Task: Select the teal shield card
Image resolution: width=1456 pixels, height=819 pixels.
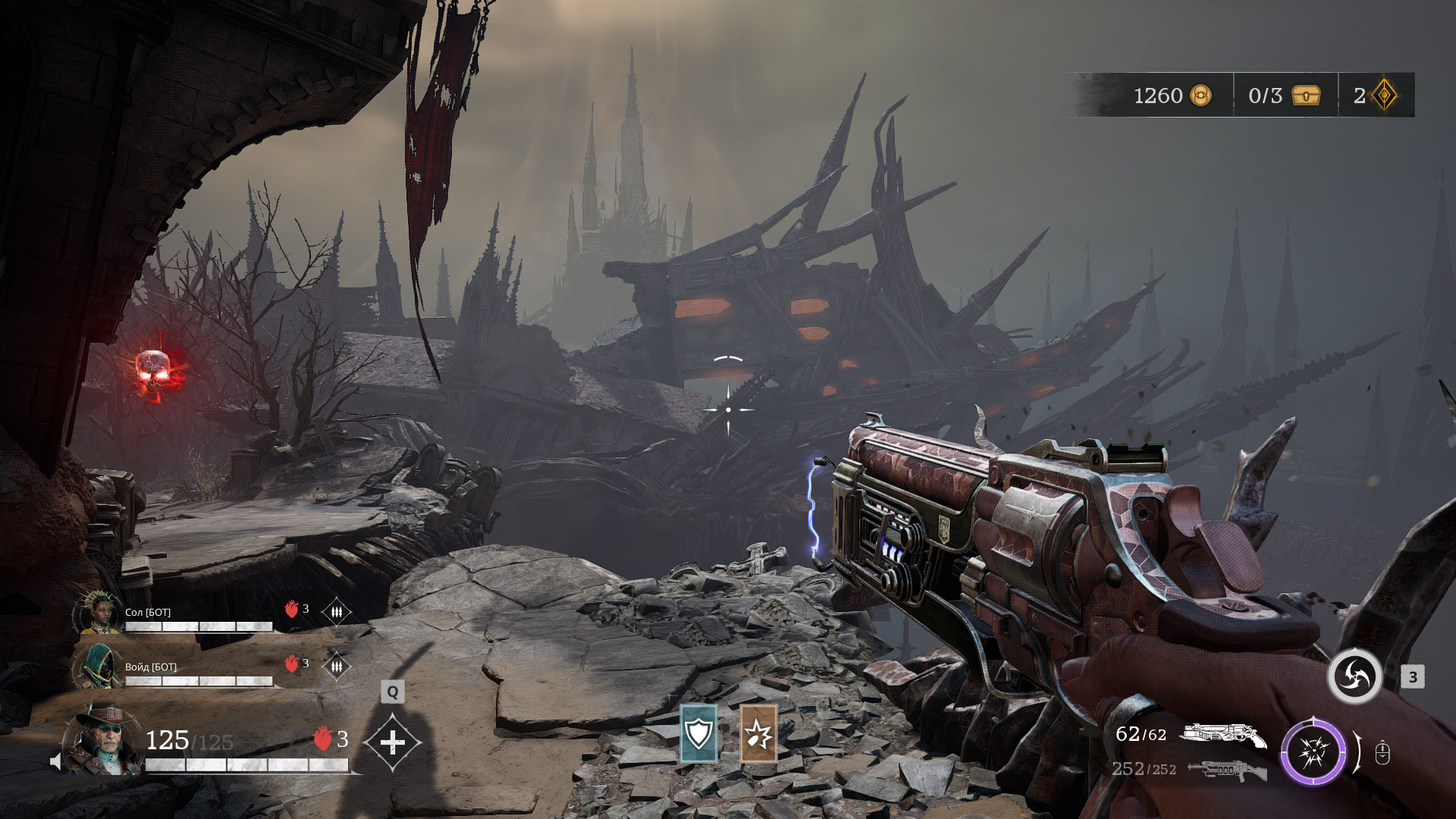Action: 698,733
